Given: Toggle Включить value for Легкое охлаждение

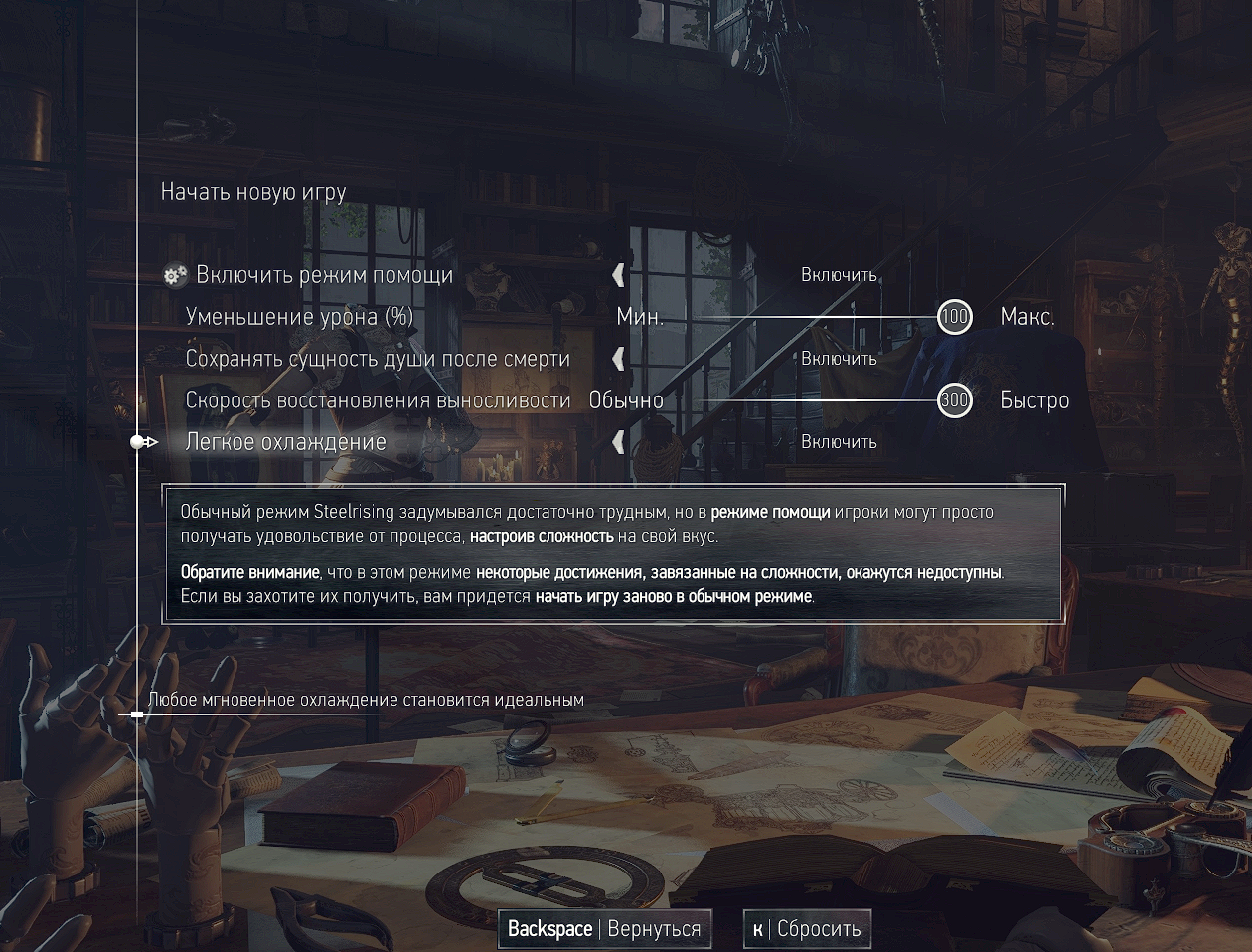Looking at the screenshot, I should (x=839, y=442).
